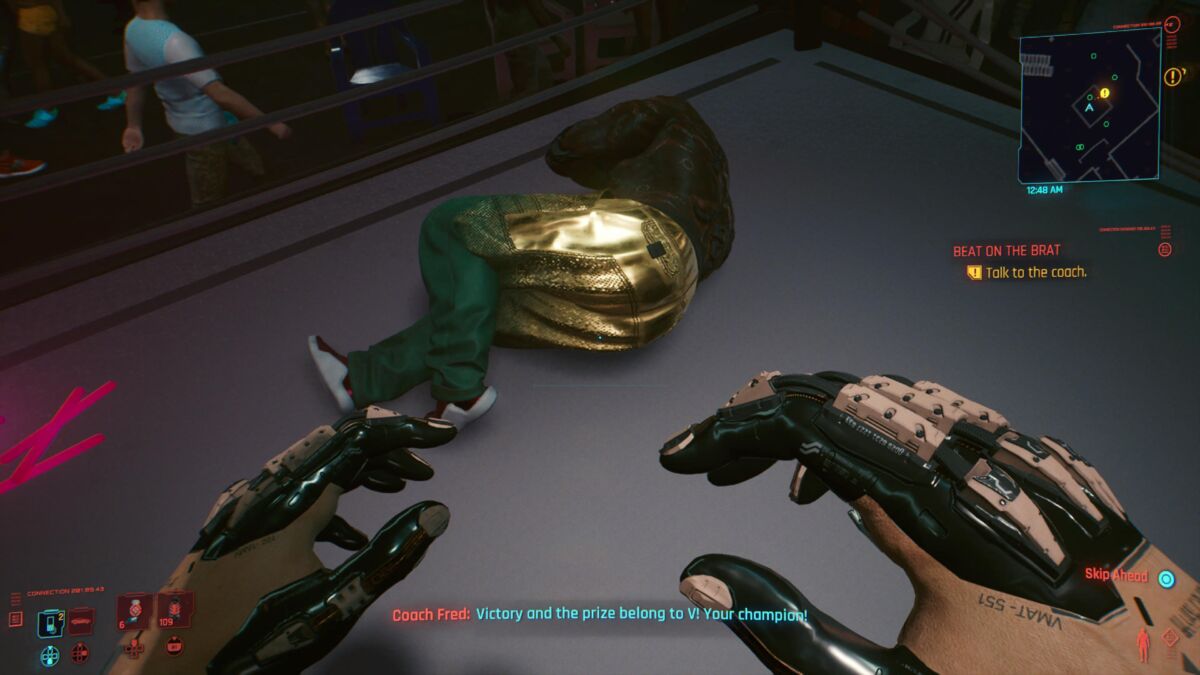Viewport: 1200px width, 675px height.
Task: Select the red vehicle call slot
Action: tap(80, 622)
